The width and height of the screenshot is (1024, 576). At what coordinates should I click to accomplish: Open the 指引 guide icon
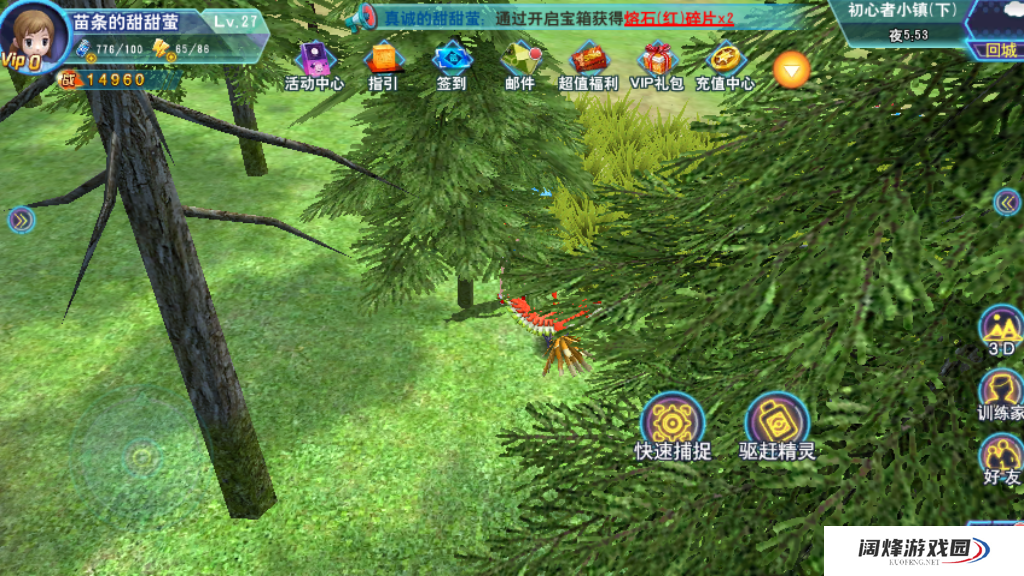383,64
